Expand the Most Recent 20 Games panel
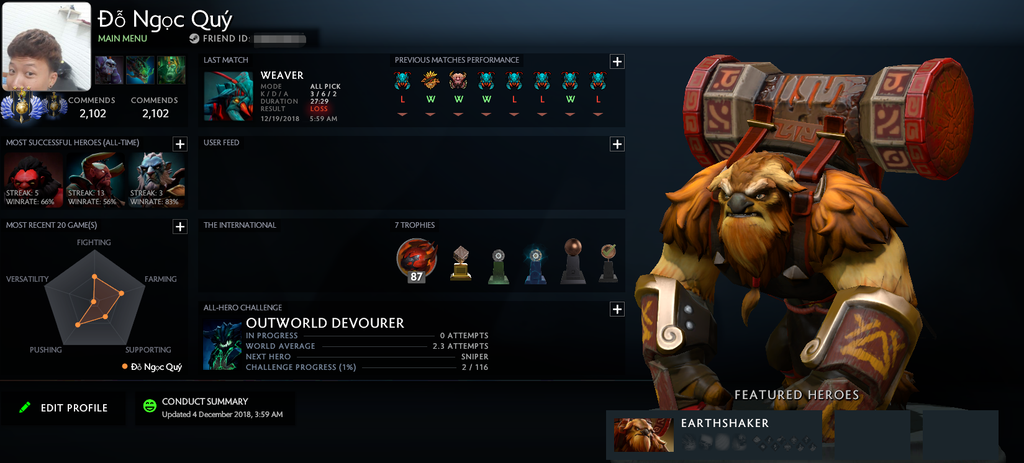1024x463 pixels. click(x=180, y=227)
